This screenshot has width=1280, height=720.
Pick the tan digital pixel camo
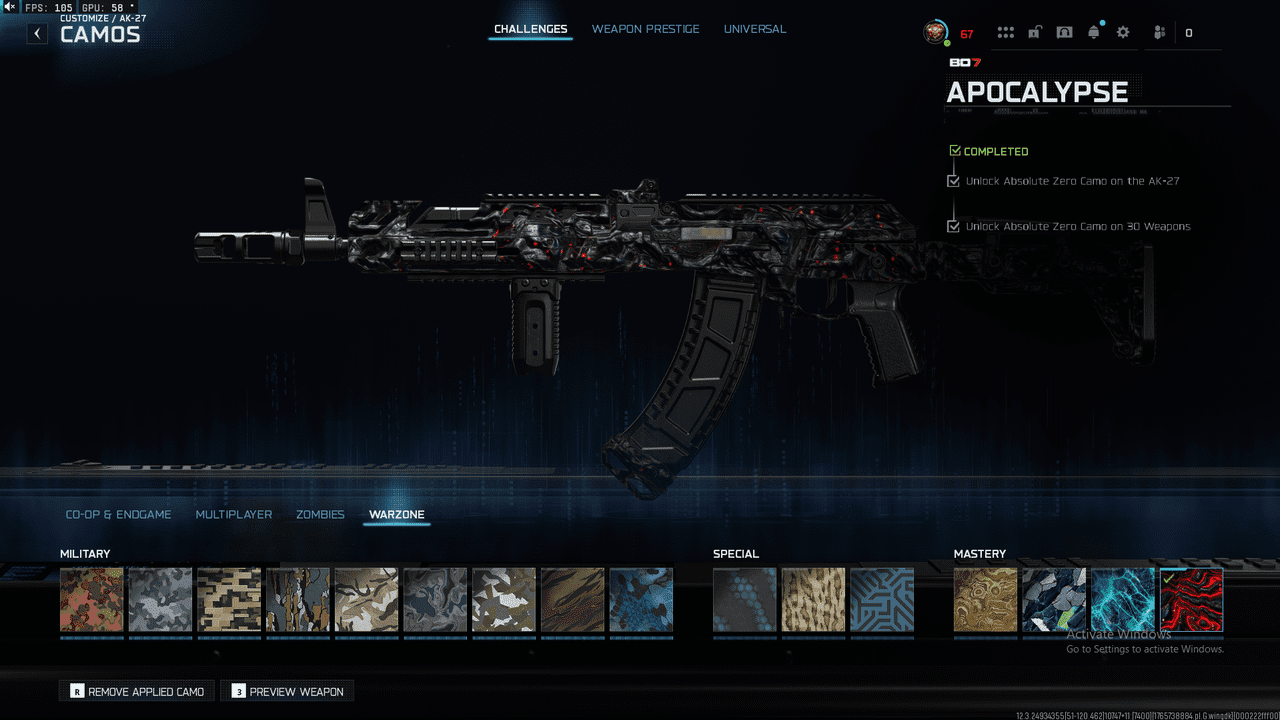pyautogui.click(x=229, y=600)
